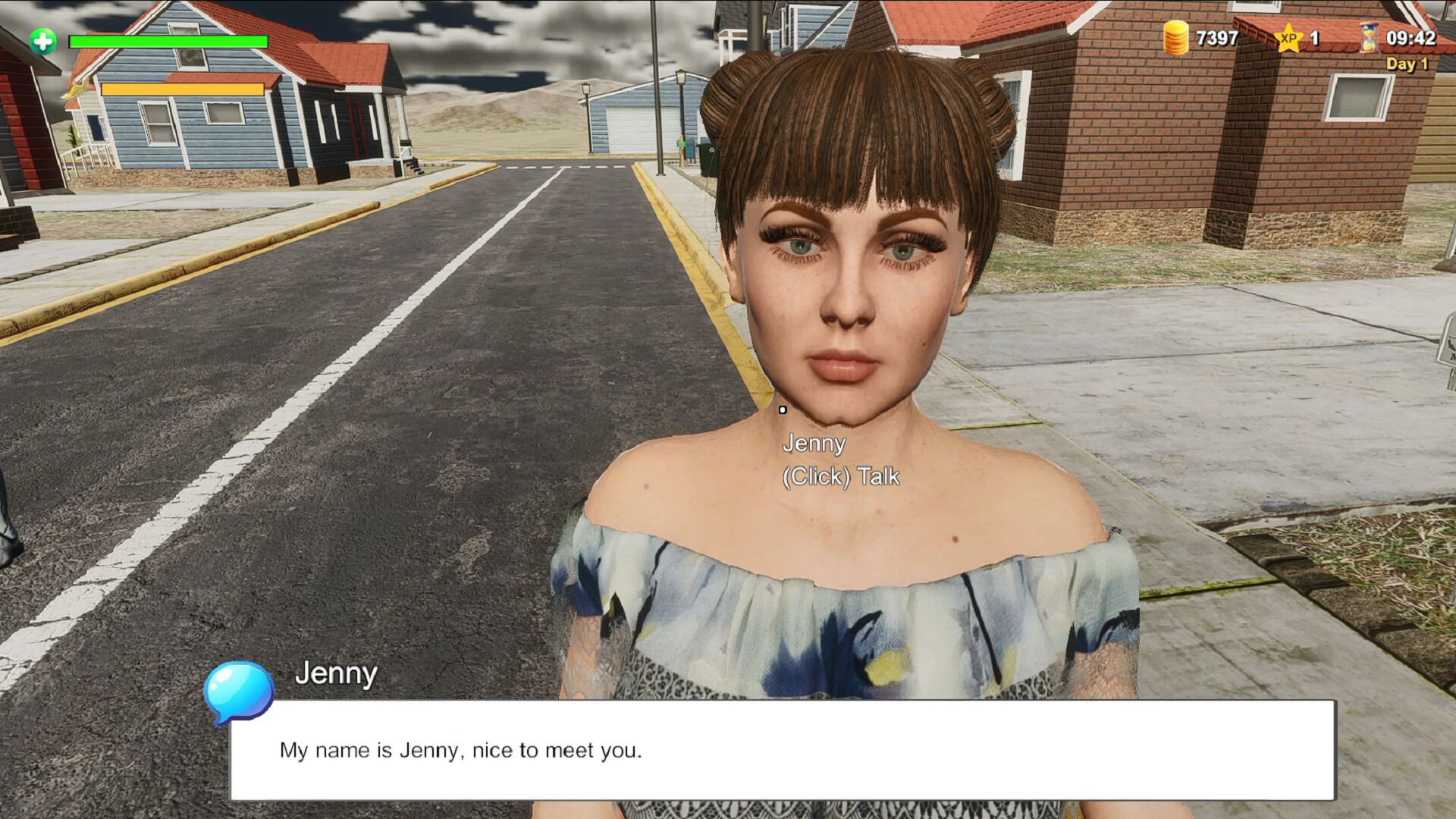This screenshot has width=1456, height=819.
Task: Click the Jenny Talk prompt
Action: [840, 475]
